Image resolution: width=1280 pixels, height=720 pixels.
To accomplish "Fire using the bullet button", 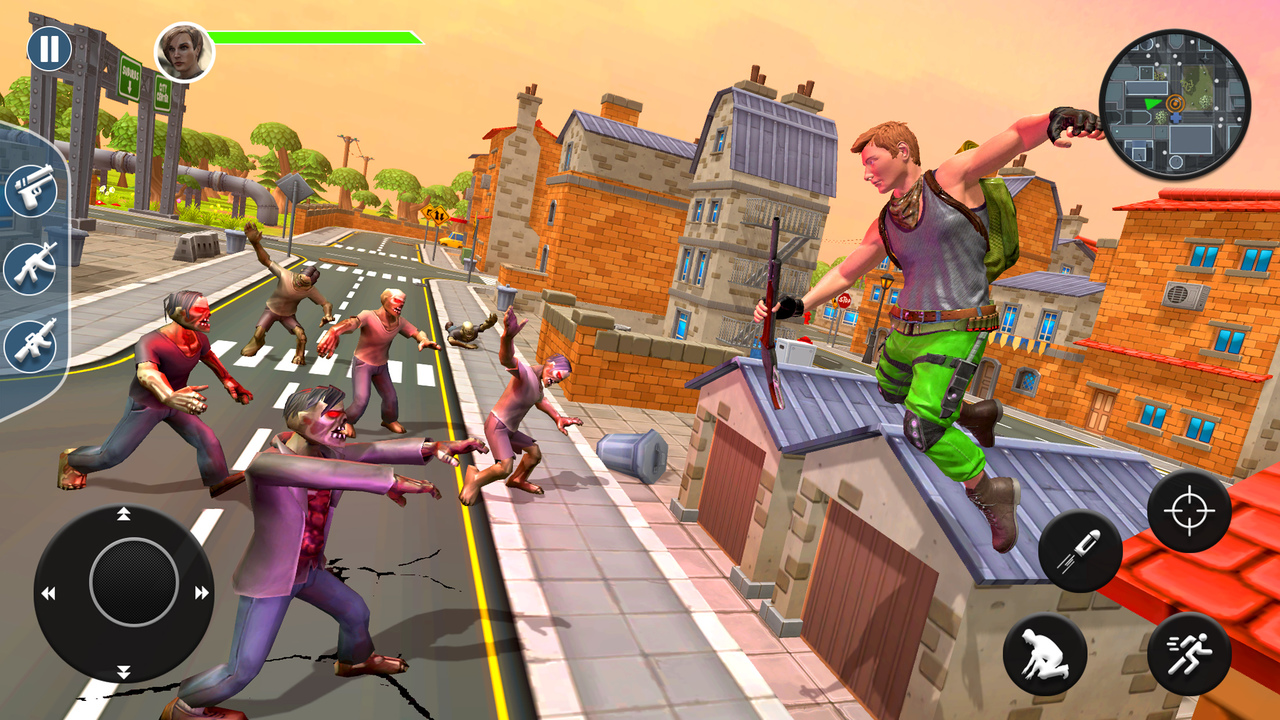I will coord(1080,551).
